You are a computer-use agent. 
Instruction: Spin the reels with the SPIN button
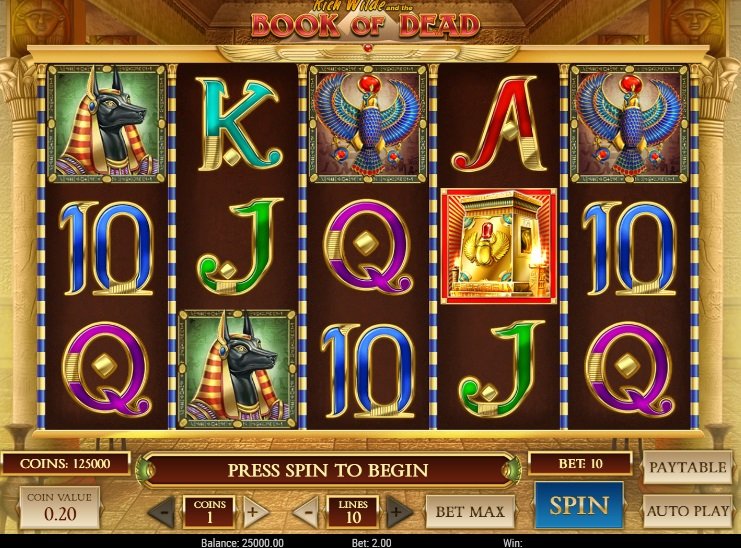point(578,505)
